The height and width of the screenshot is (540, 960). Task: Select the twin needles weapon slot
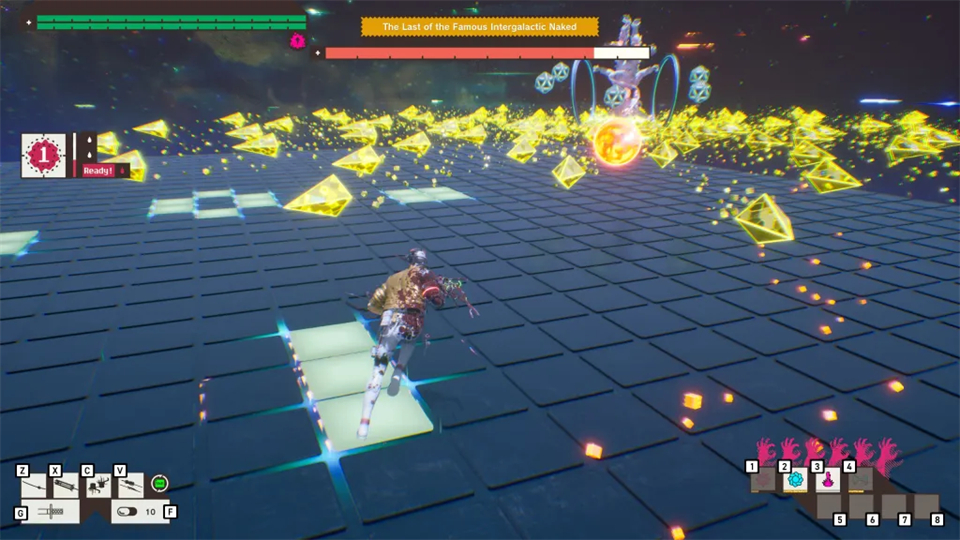click(x=130, y=486)
